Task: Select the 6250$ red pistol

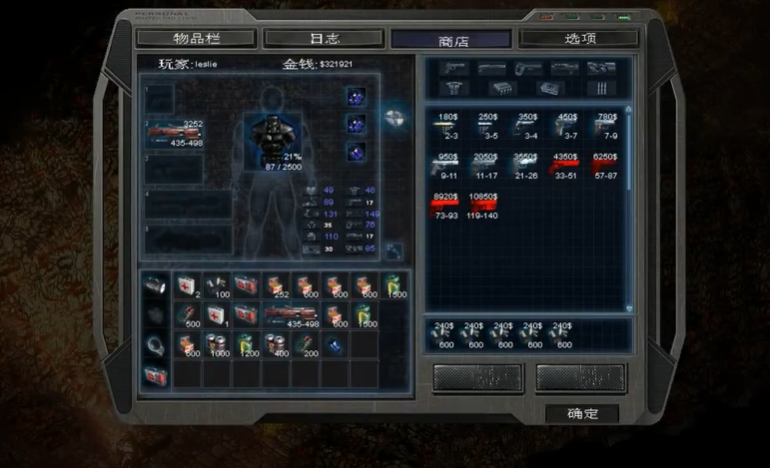Action: click(x=604, y=166)
